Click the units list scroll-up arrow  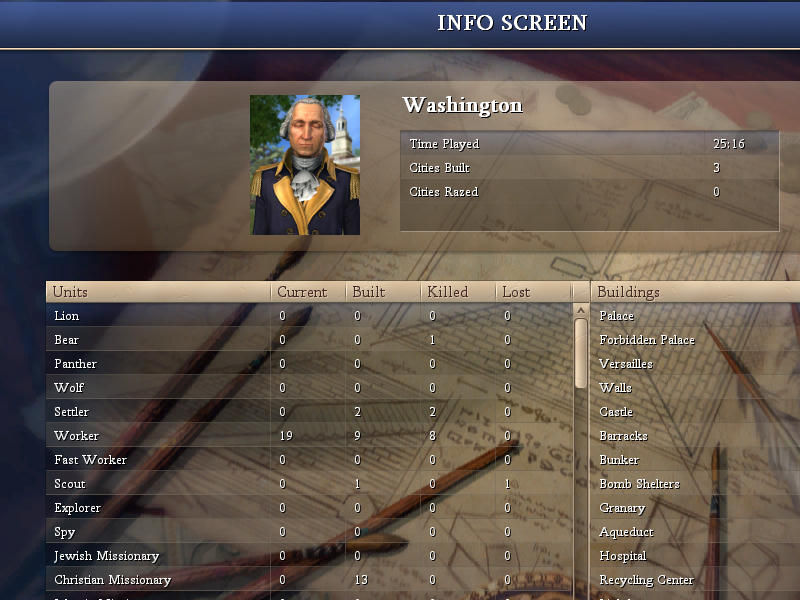[x=581, y=311]
